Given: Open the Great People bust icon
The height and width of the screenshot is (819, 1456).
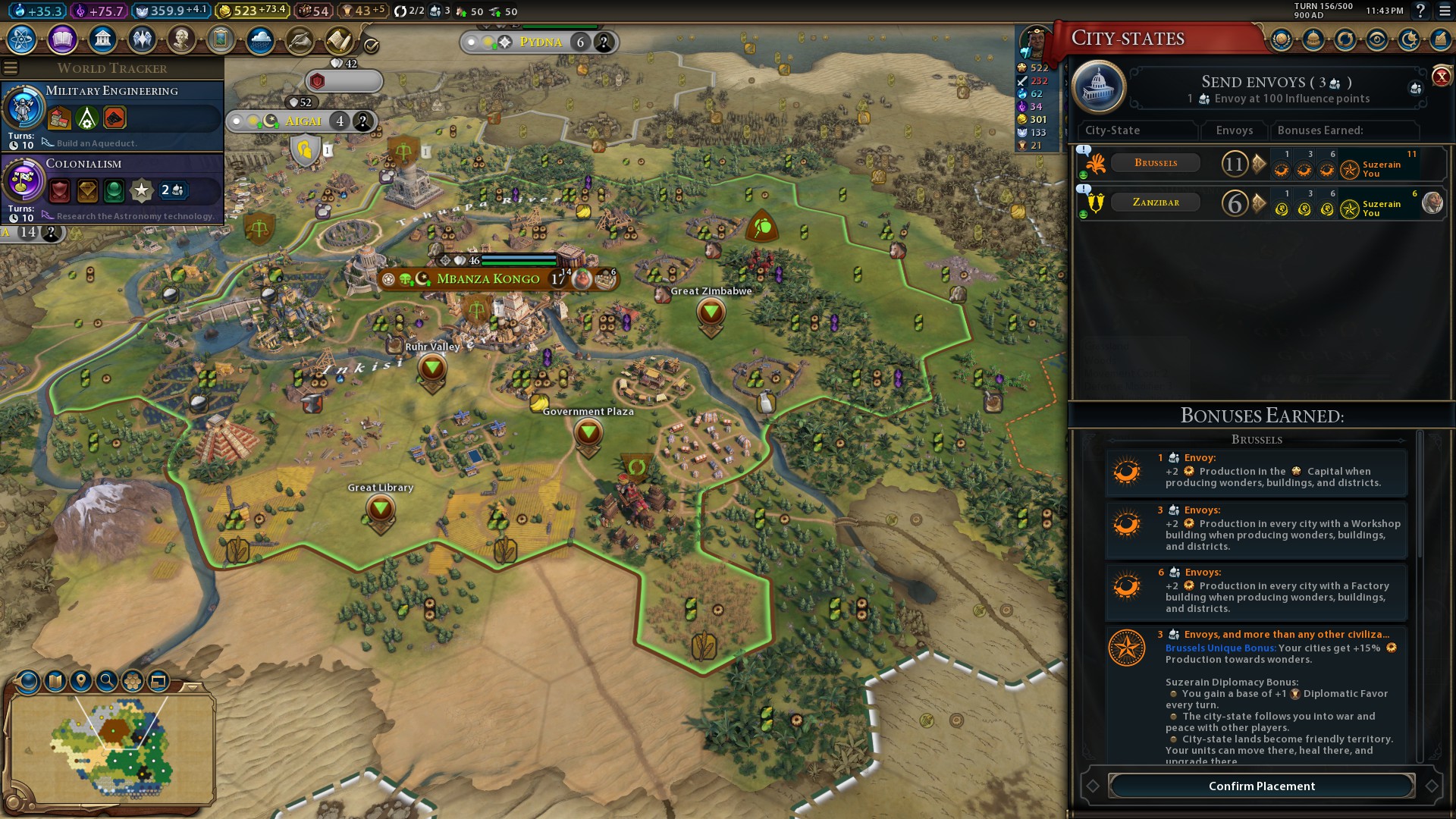Looking at the screenshot, I should pos(180,39).
